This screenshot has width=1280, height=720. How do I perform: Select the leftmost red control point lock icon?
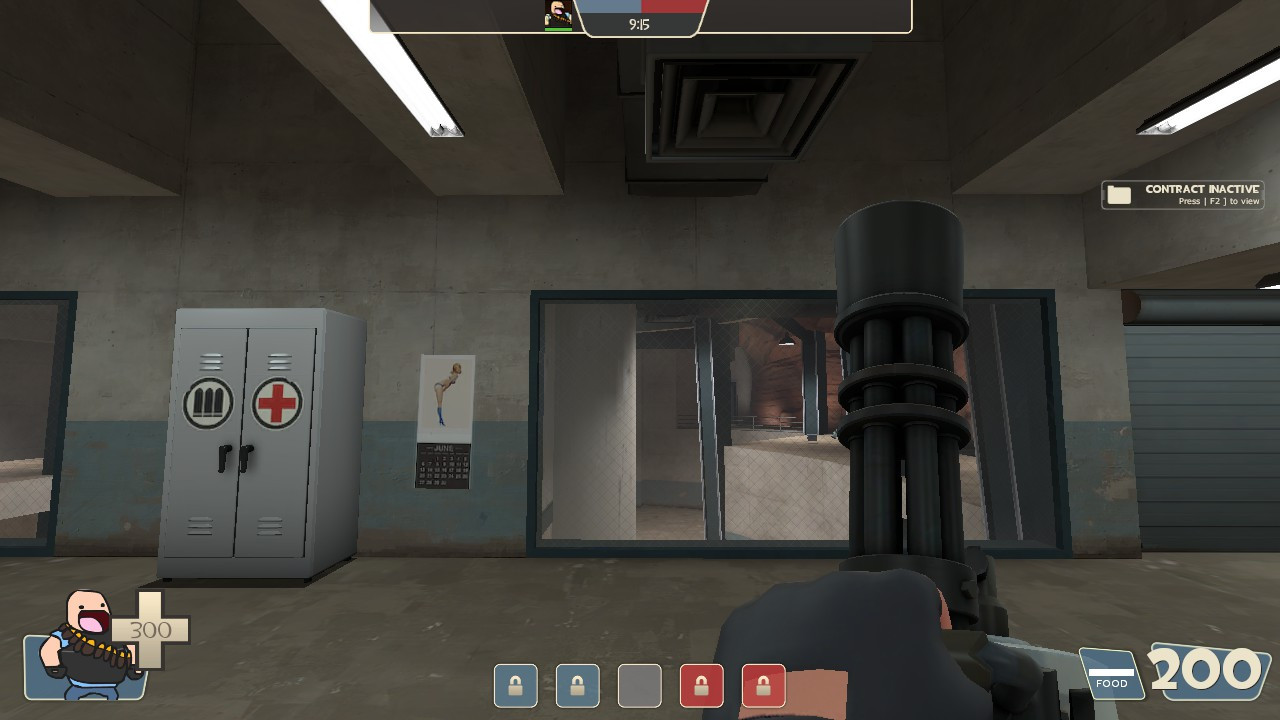702,685
